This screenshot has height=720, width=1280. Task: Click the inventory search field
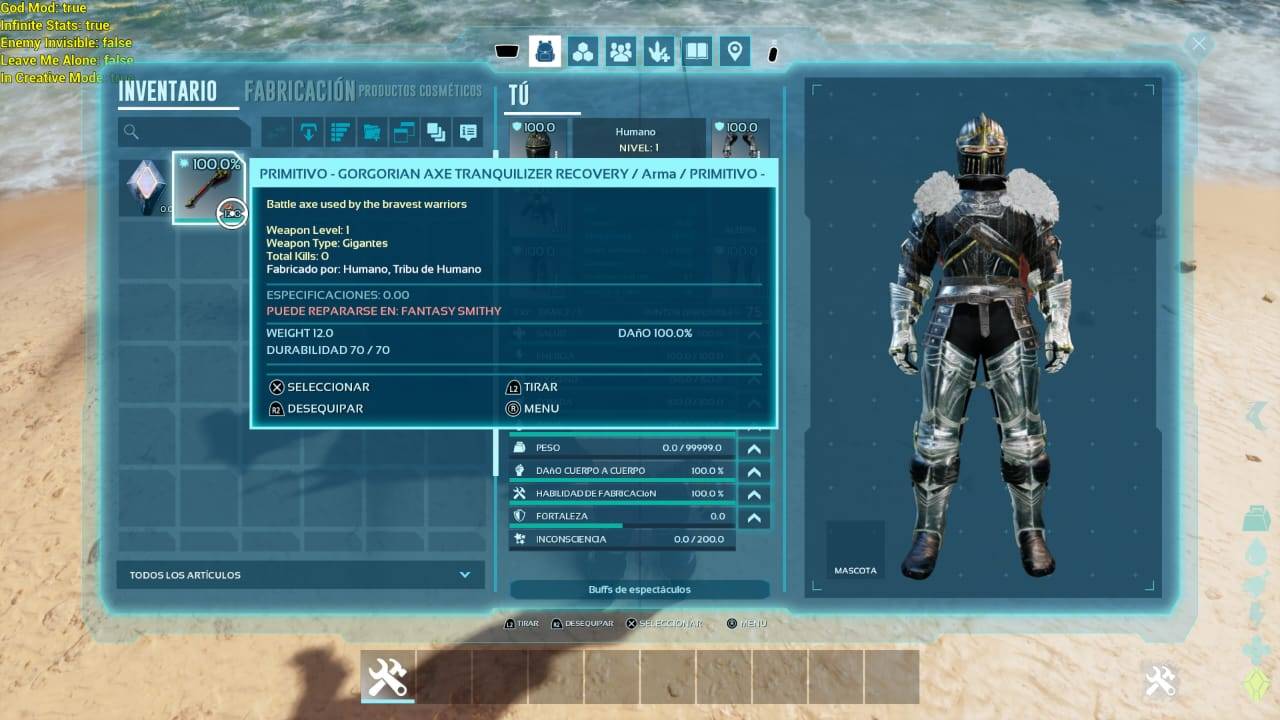tap(185, 131)
